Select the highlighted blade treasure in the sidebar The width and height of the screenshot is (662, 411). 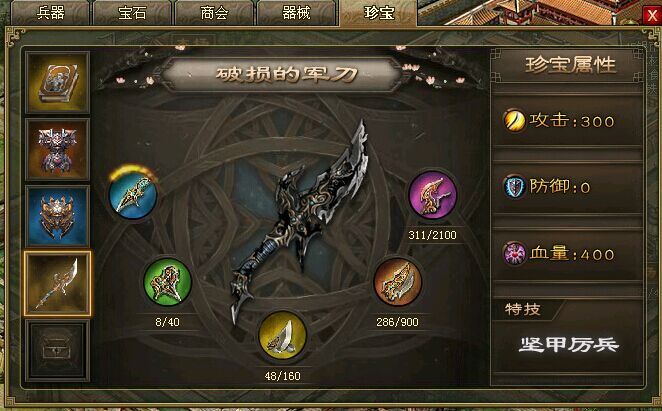click(x=57, y=282)
